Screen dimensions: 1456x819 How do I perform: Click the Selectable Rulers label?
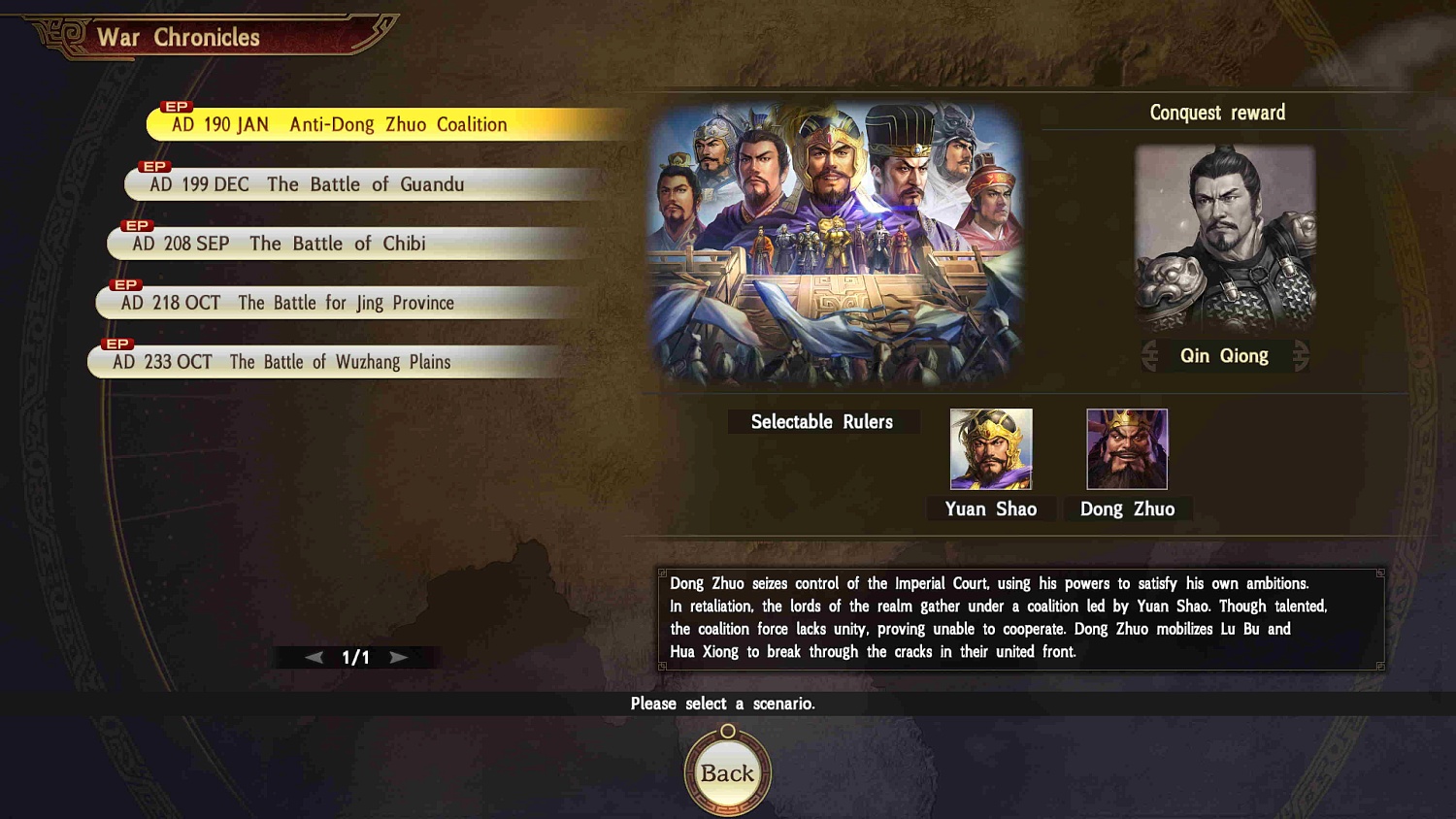(822, 421)
